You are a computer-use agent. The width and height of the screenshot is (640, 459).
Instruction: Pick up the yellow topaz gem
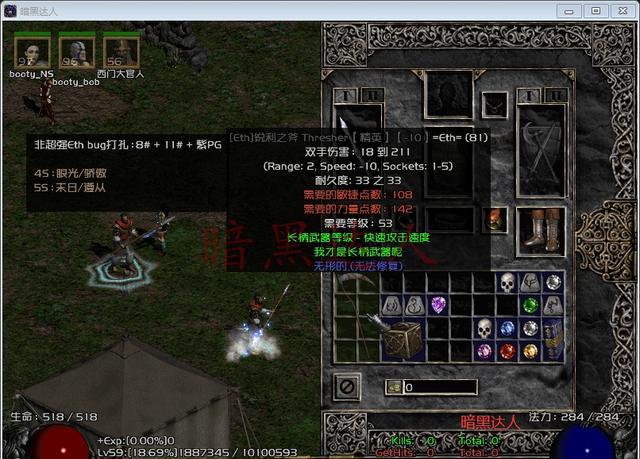coord(530,351)
